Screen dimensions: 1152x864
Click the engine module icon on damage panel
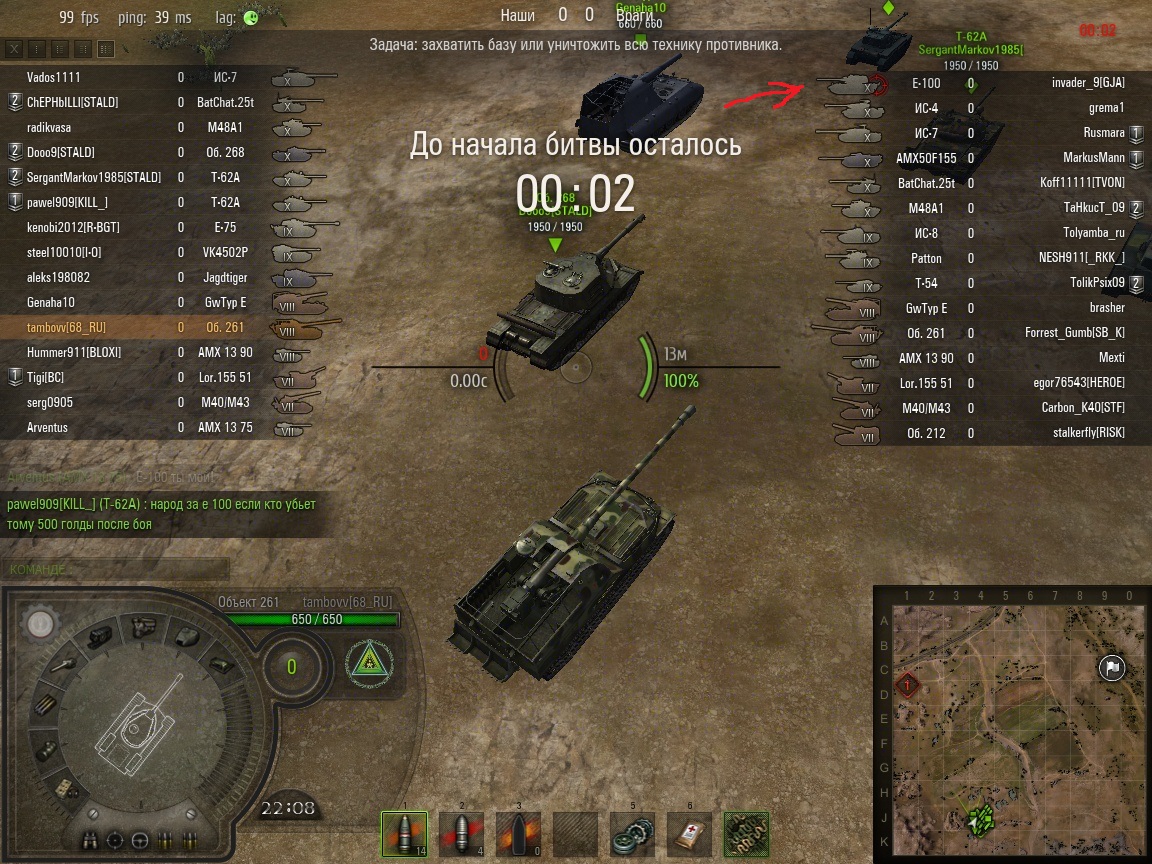(102, 635)
